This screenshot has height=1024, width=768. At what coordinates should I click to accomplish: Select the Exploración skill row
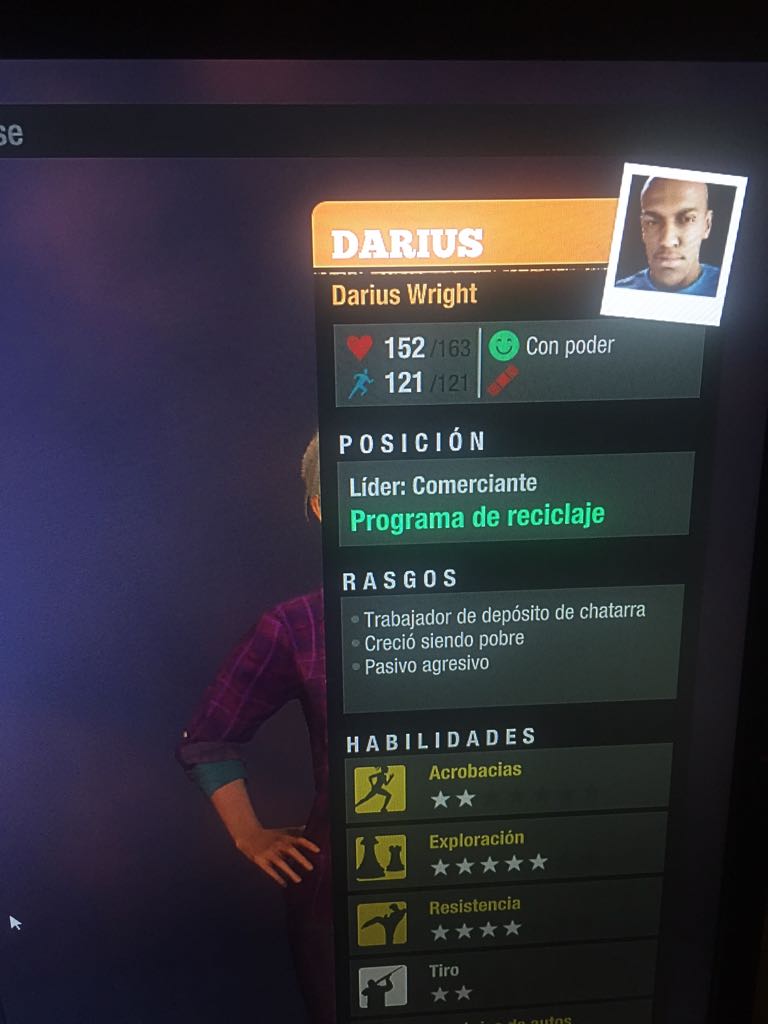point(510,852)
